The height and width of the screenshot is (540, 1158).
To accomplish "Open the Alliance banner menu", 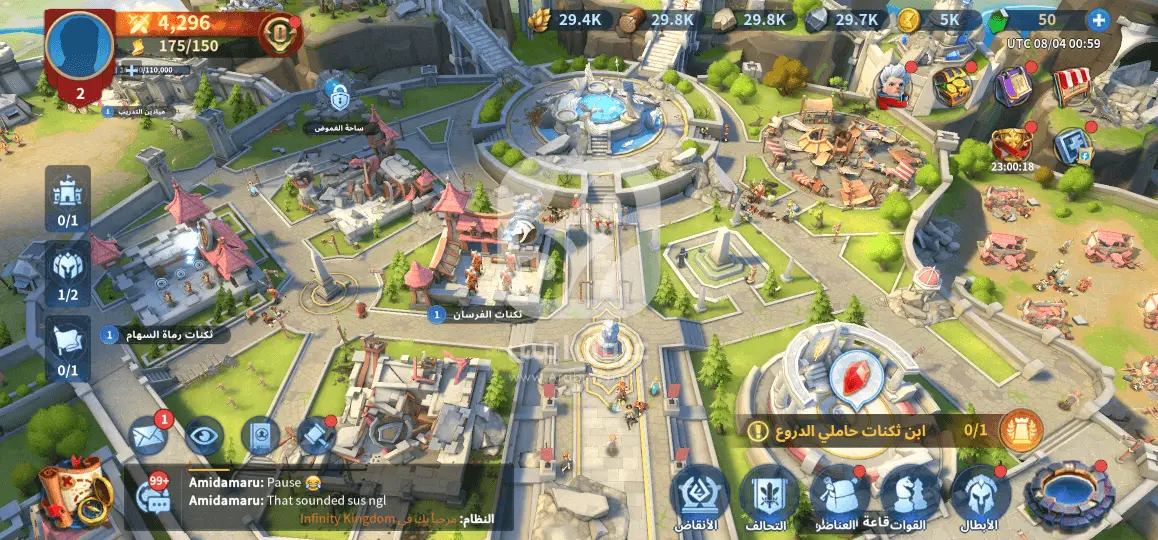I will tap(769, 495).
